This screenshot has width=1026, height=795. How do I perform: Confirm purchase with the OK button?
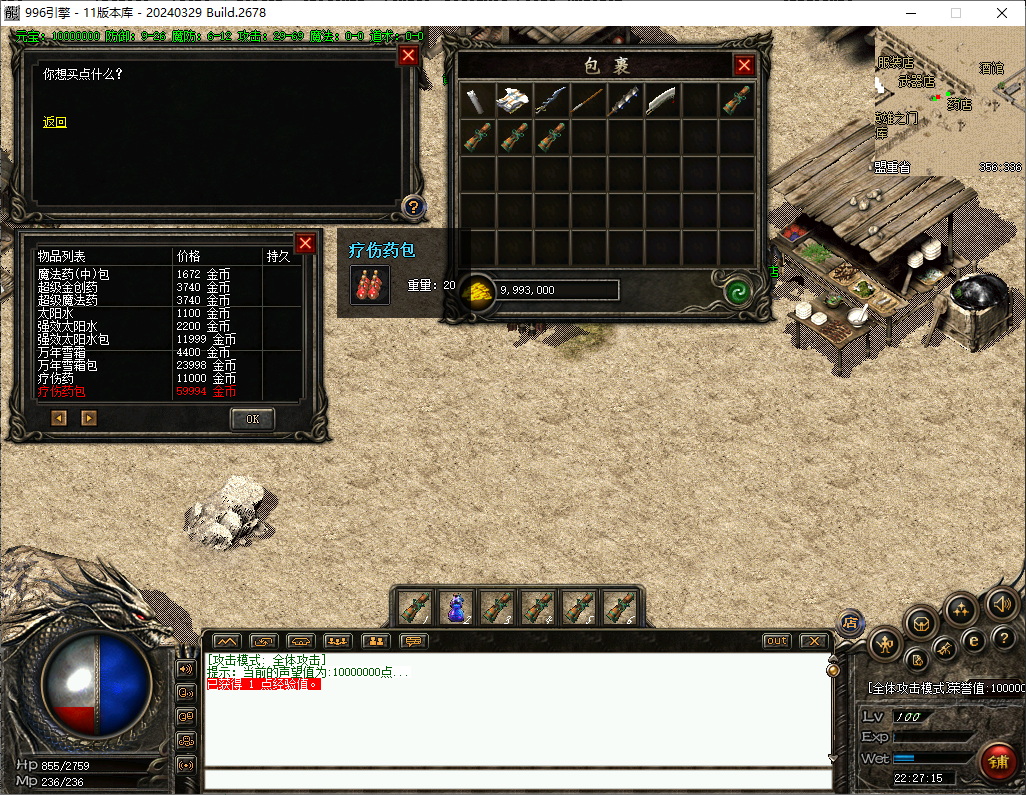click(252, 419)
